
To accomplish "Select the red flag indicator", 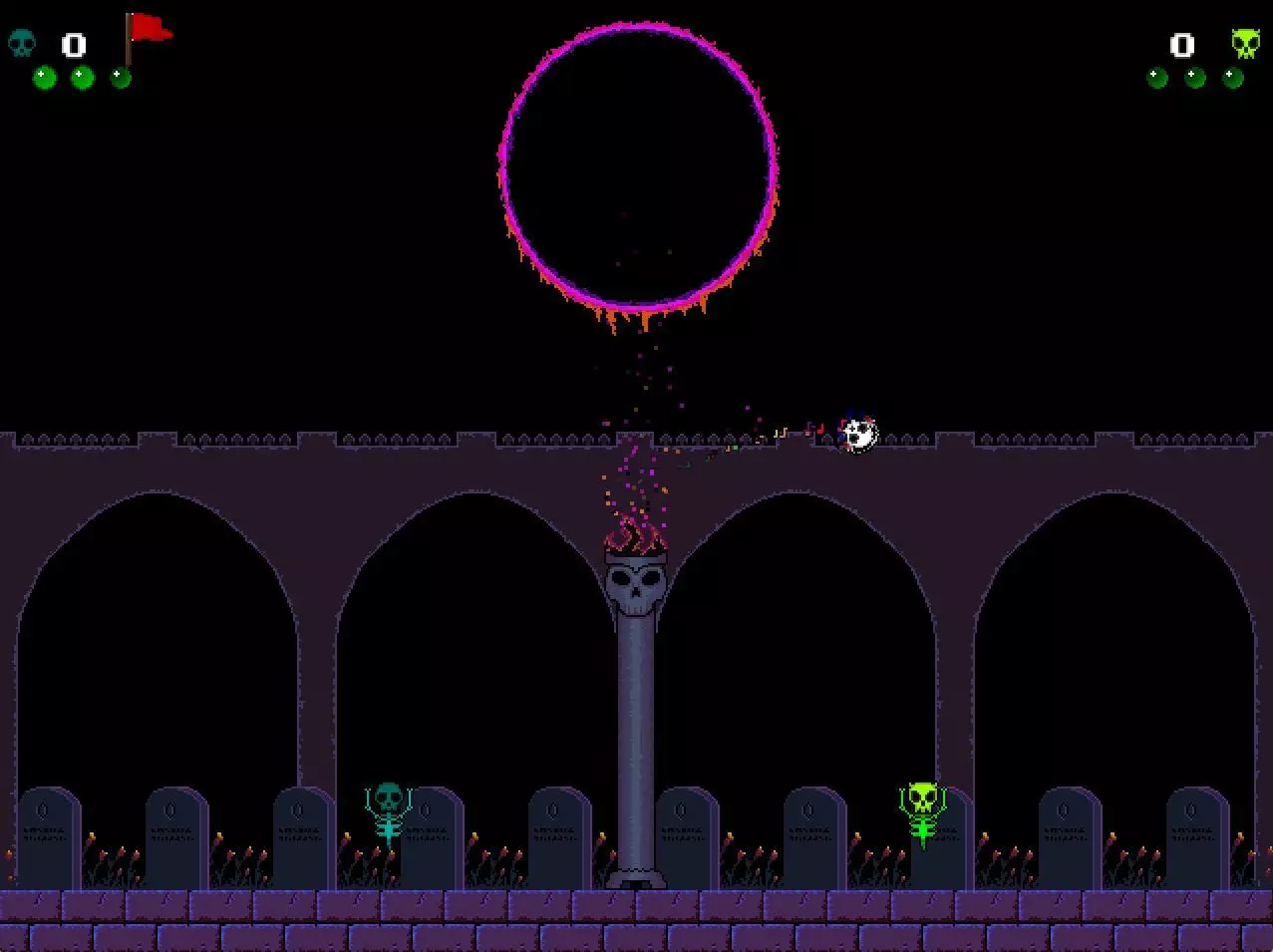I will [x=148, y=32].
